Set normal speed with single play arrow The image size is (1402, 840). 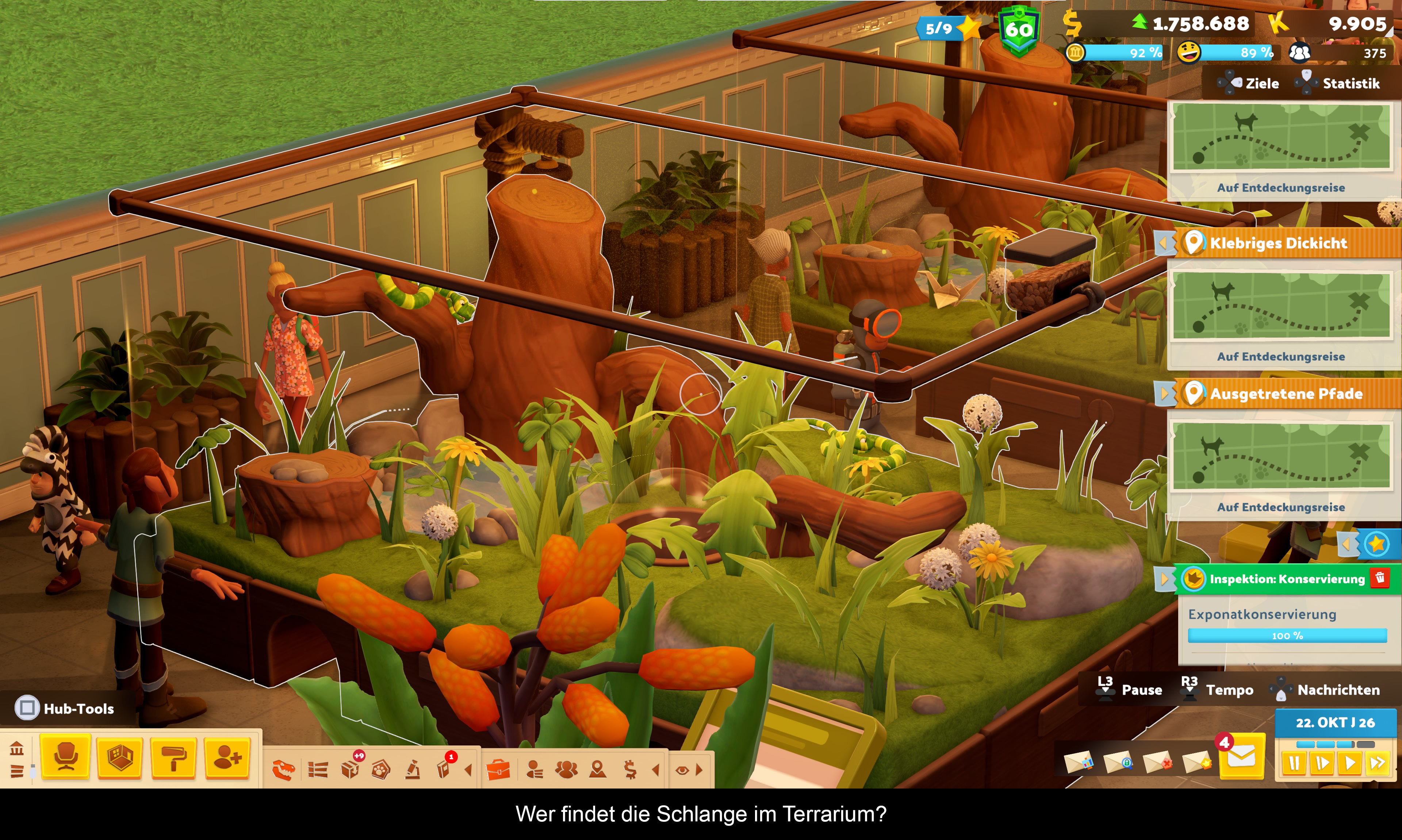pos(1349,764)
